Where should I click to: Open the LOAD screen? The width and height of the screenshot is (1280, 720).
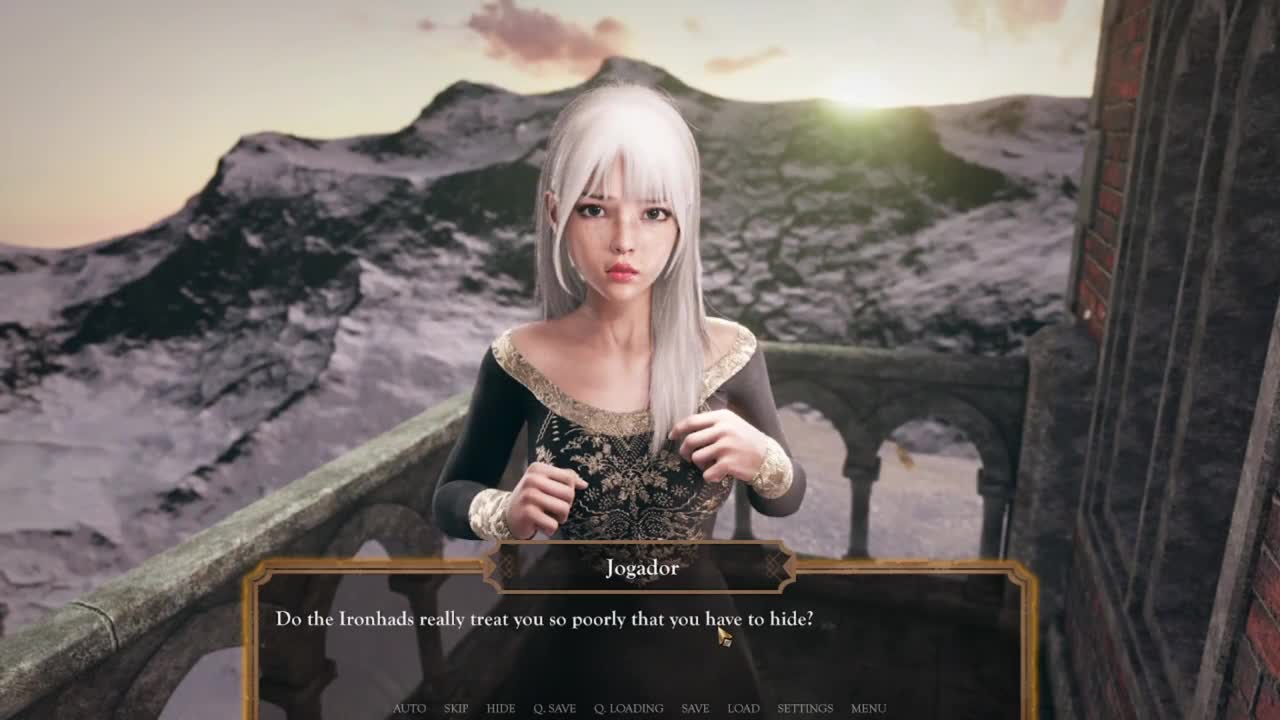743,708
